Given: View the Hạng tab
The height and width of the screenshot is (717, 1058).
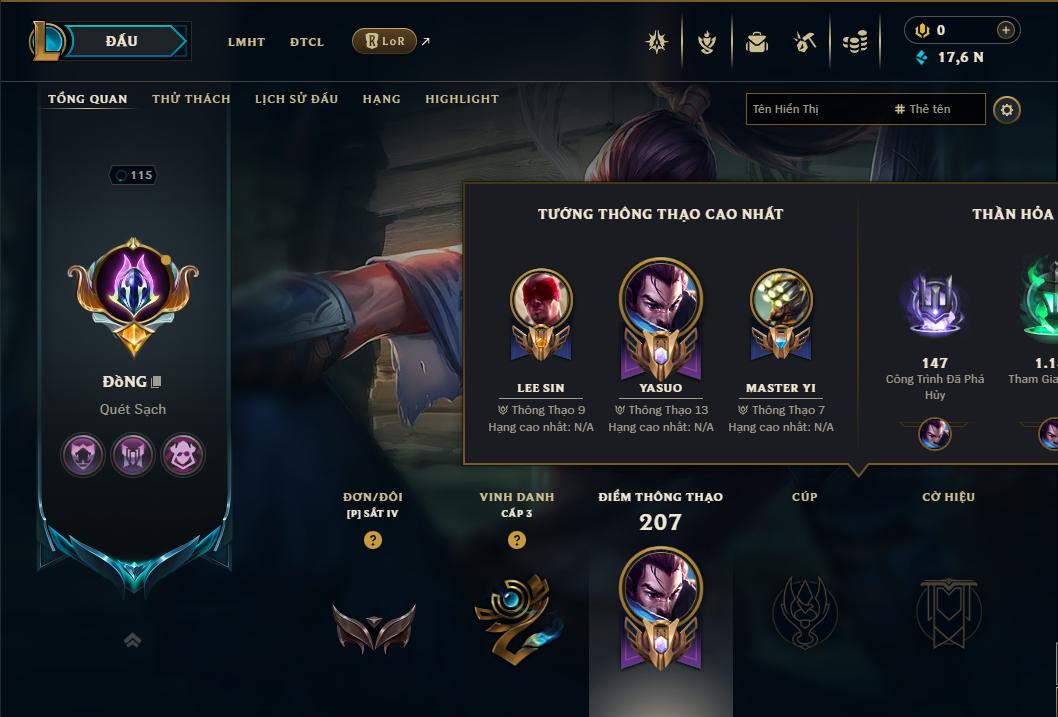Looking at the screenshot, I should tap(381, 99).
